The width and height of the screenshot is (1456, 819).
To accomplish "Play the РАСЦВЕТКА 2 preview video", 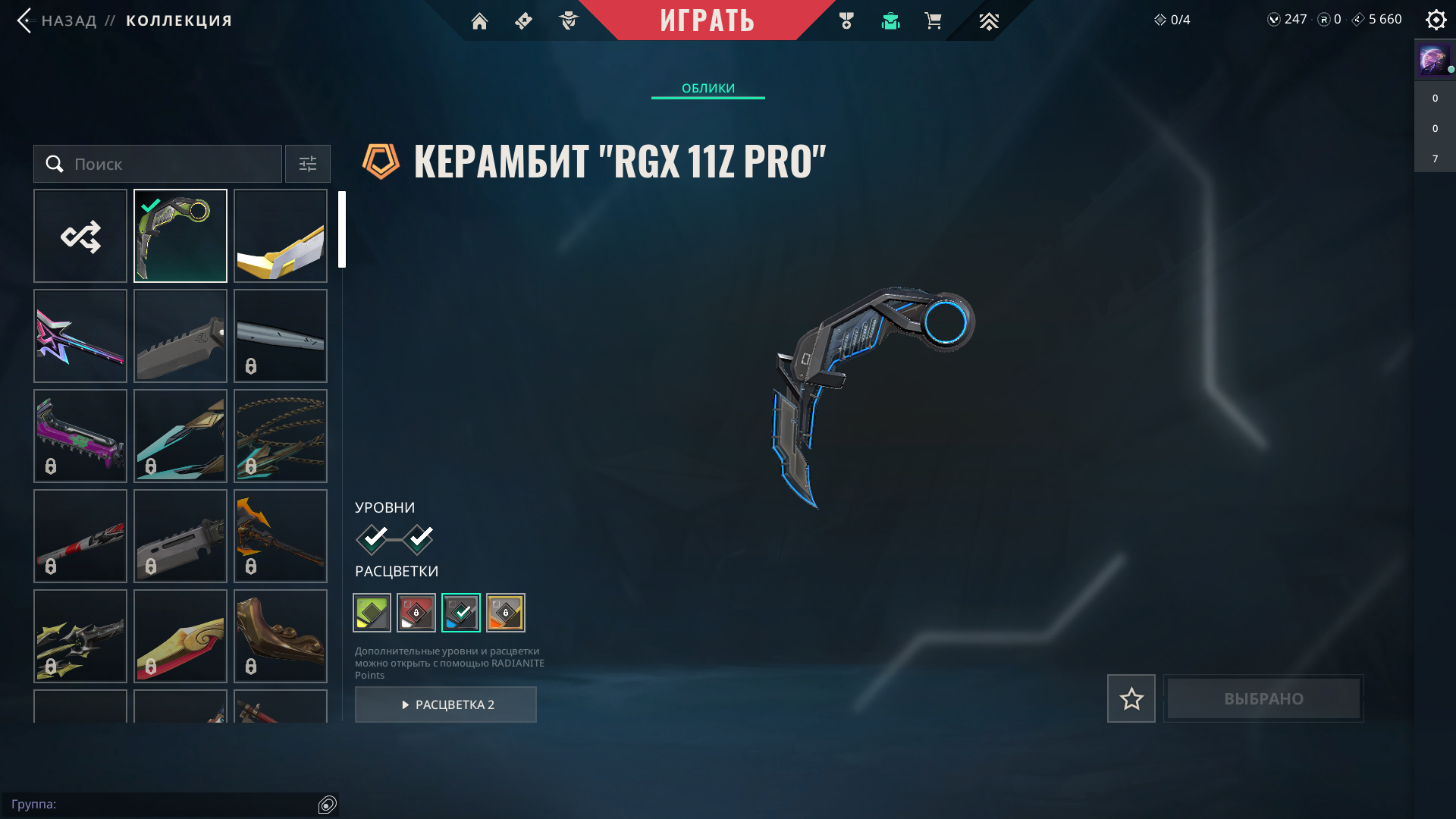I will 446,704.
